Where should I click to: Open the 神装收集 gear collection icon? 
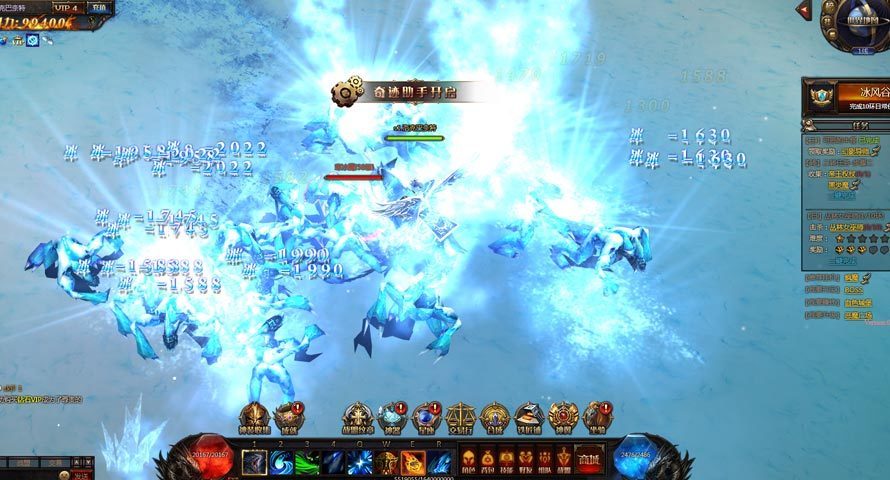[x=255, y=417]
